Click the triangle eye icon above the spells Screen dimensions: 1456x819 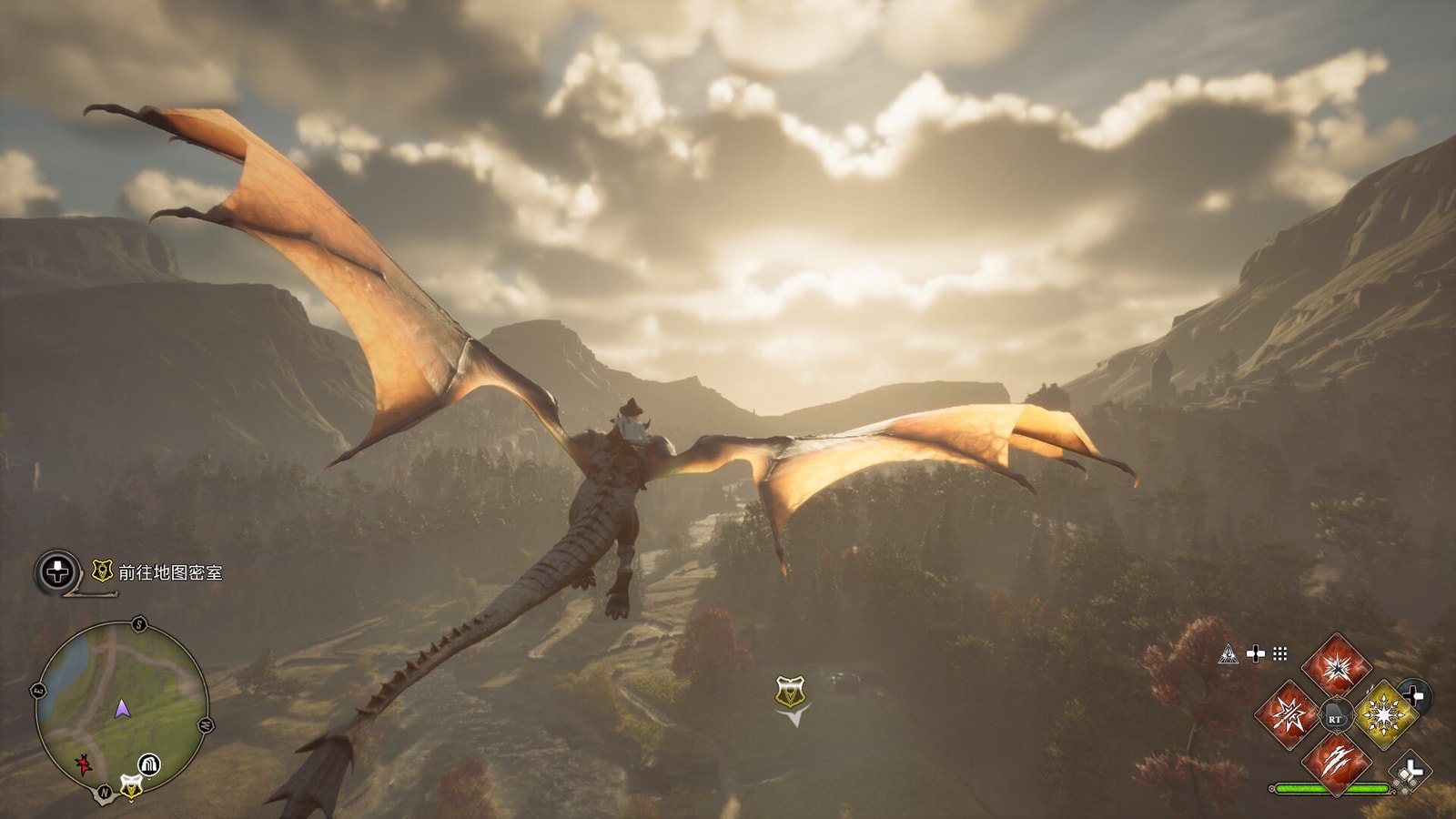click(x=1228, y=654)
